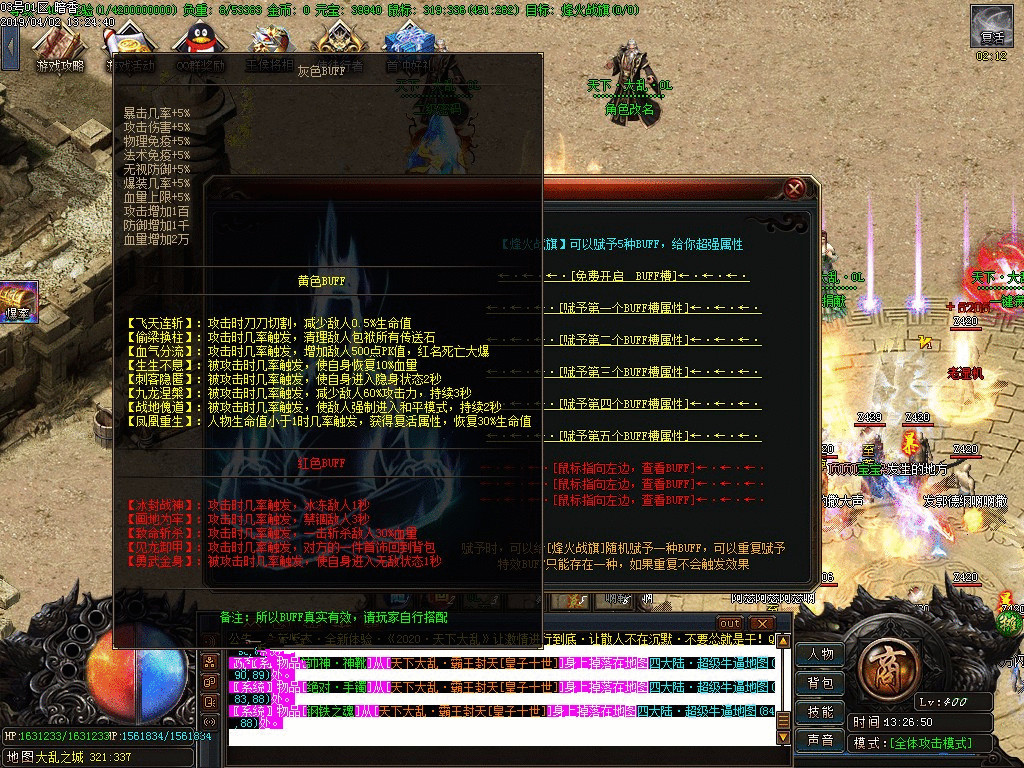Image resolution: width=1024 pixels, height=768 pixels.
Task: Open the 背包 bag panel
Action: click(821, 683)
